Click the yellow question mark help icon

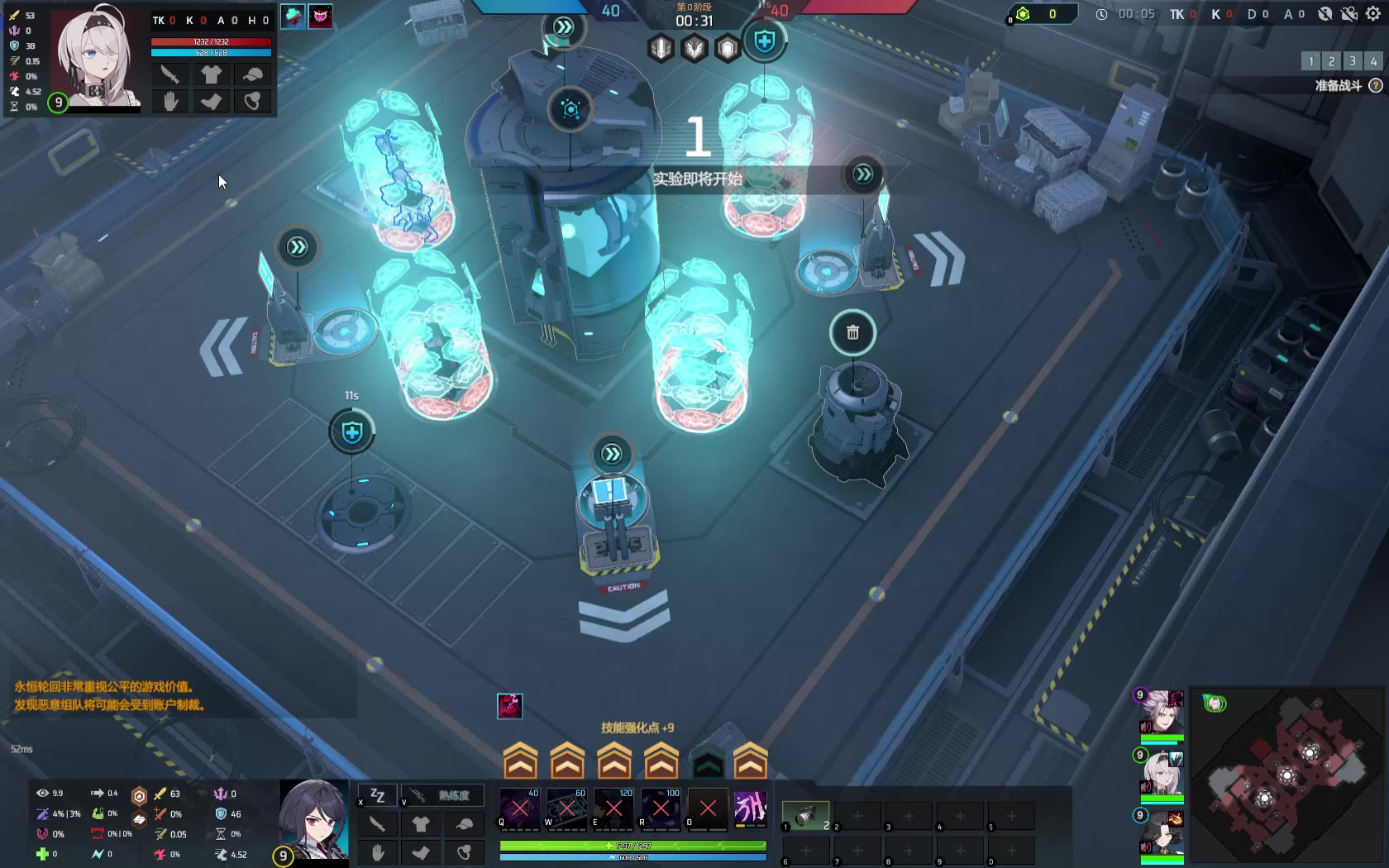coord(1376,85)
